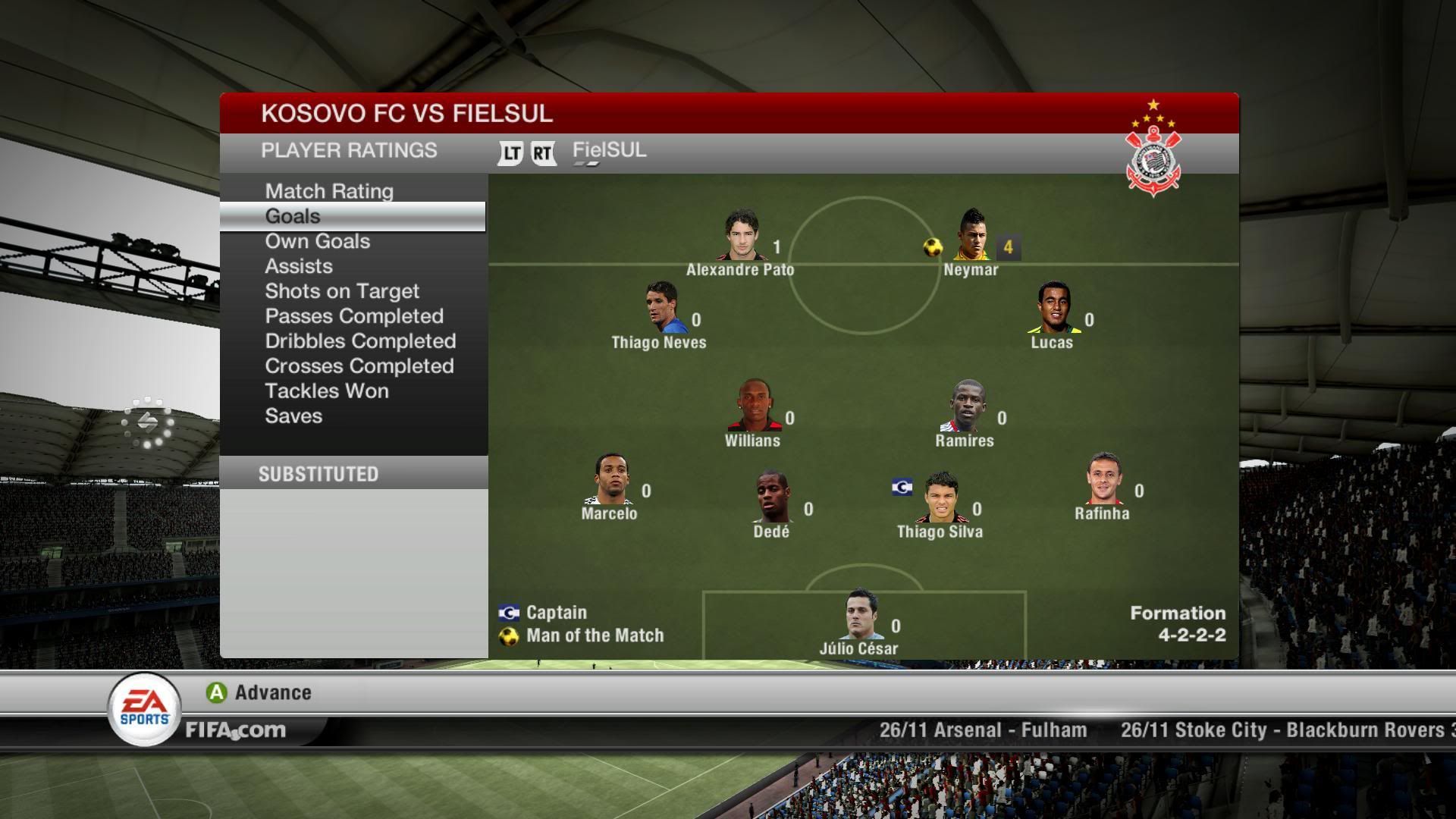Switch stats display to Saves
1456x819 pixels.
[x=294, y=416]
